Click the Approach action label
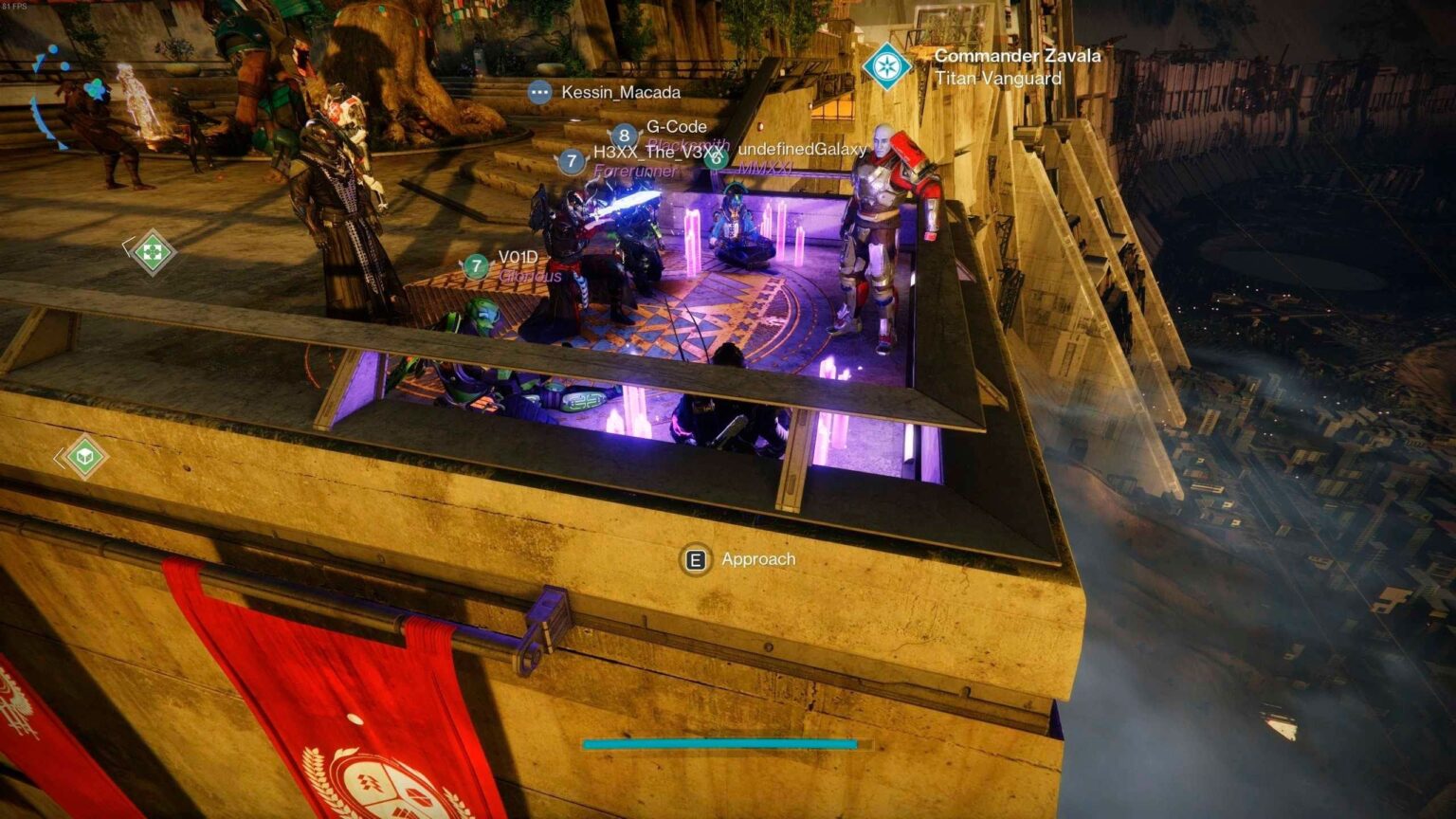 coord(757,559)
